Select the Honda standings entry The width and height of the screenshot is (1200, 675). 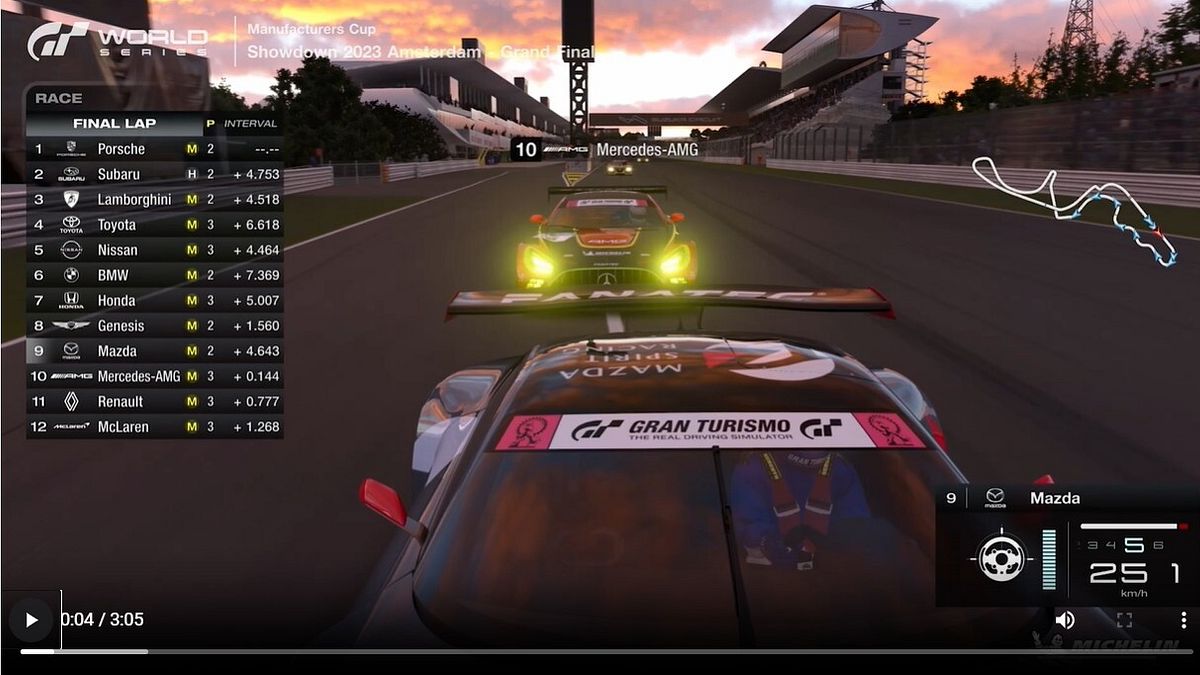click(155, 300)
